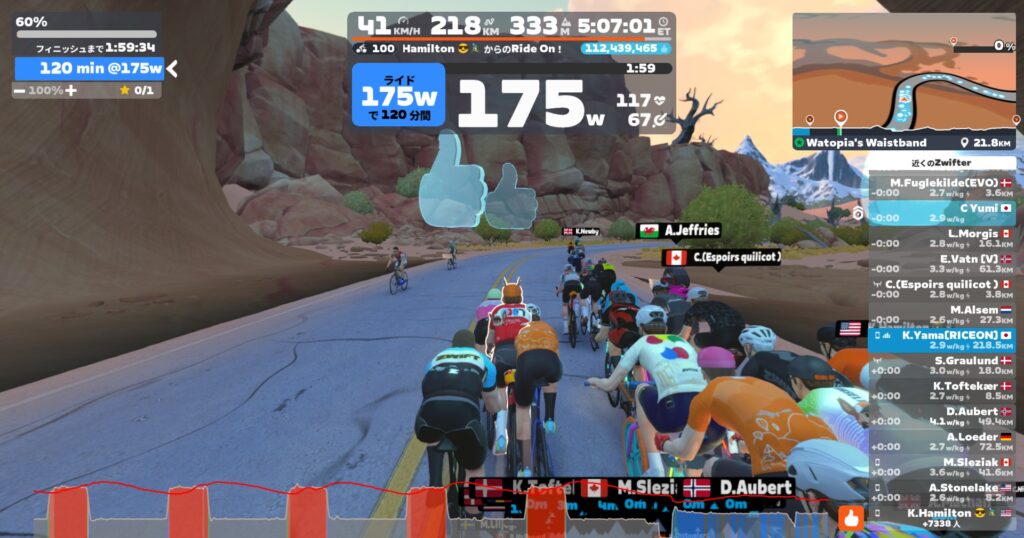The height and width of the screenshot is (538, 1024).
Task: Click the A.Loeder rider row
Action: 941,442
